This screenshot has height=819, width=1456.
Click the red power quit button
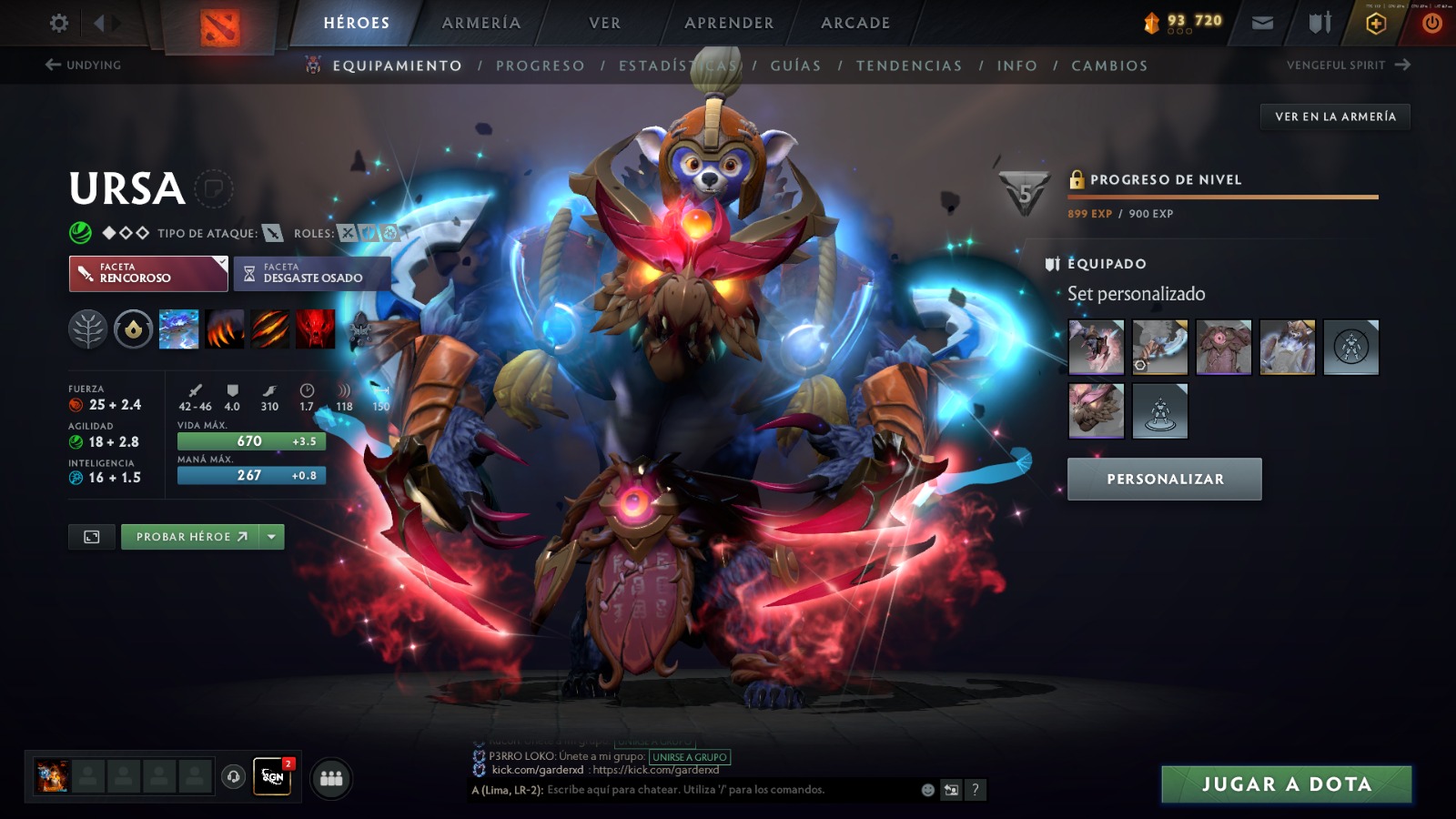[x=1431, y=23]
